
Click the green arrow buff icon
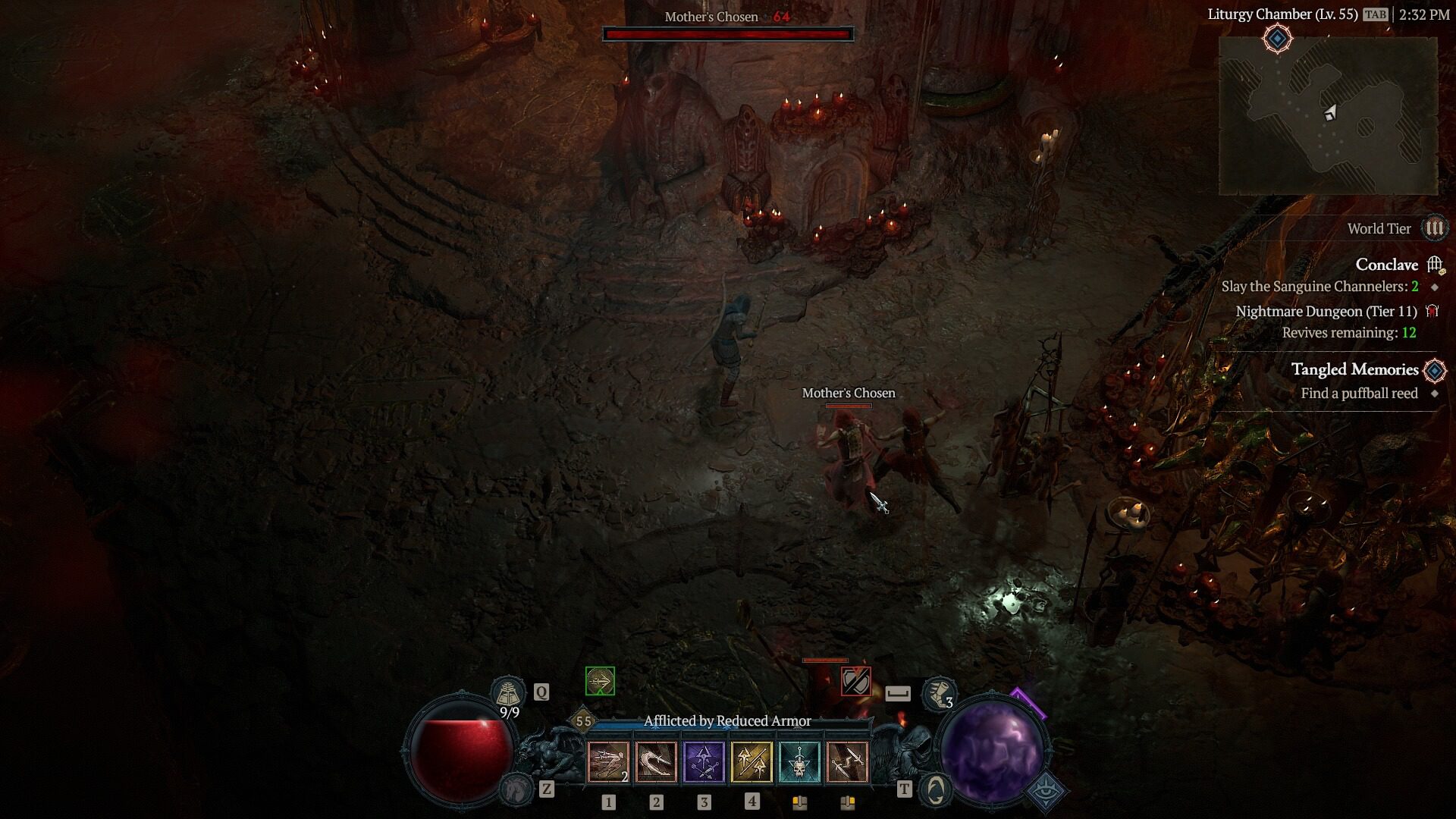[x=600, y=681]
